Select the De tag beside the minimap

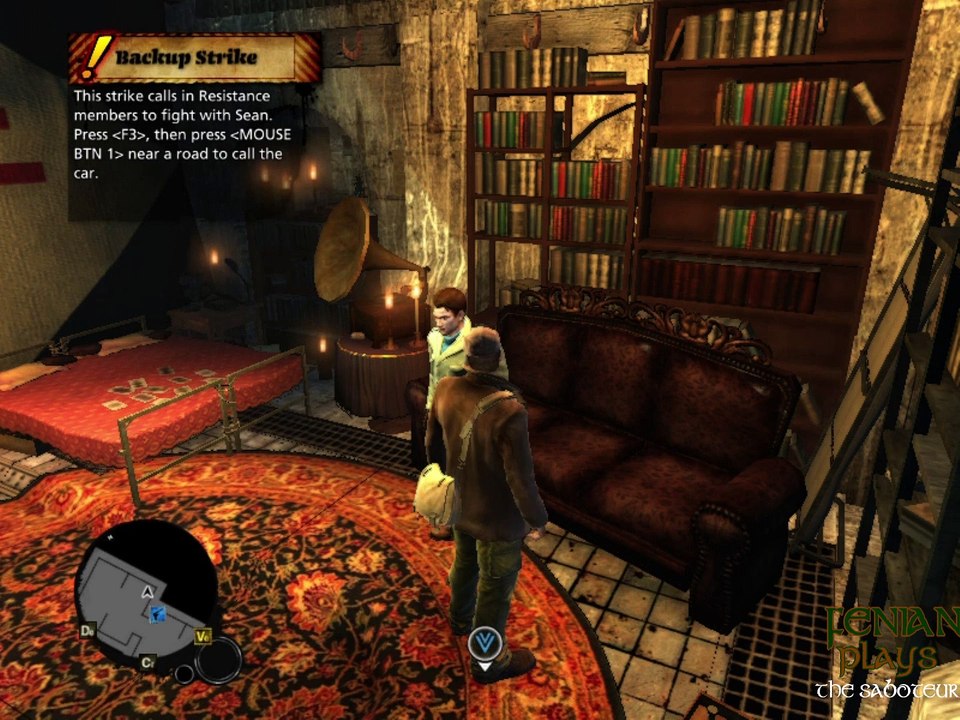(x=88, y=631)
